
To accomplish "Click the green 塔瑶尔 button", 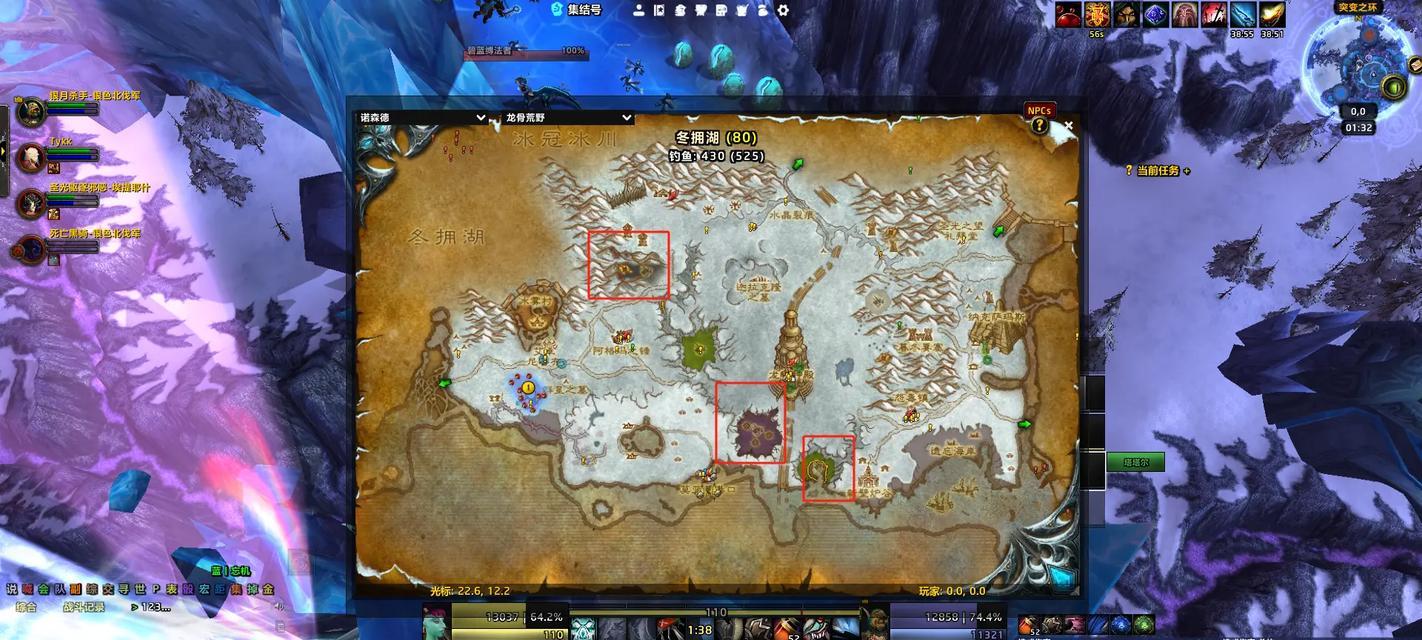I will coord(1135,462).
